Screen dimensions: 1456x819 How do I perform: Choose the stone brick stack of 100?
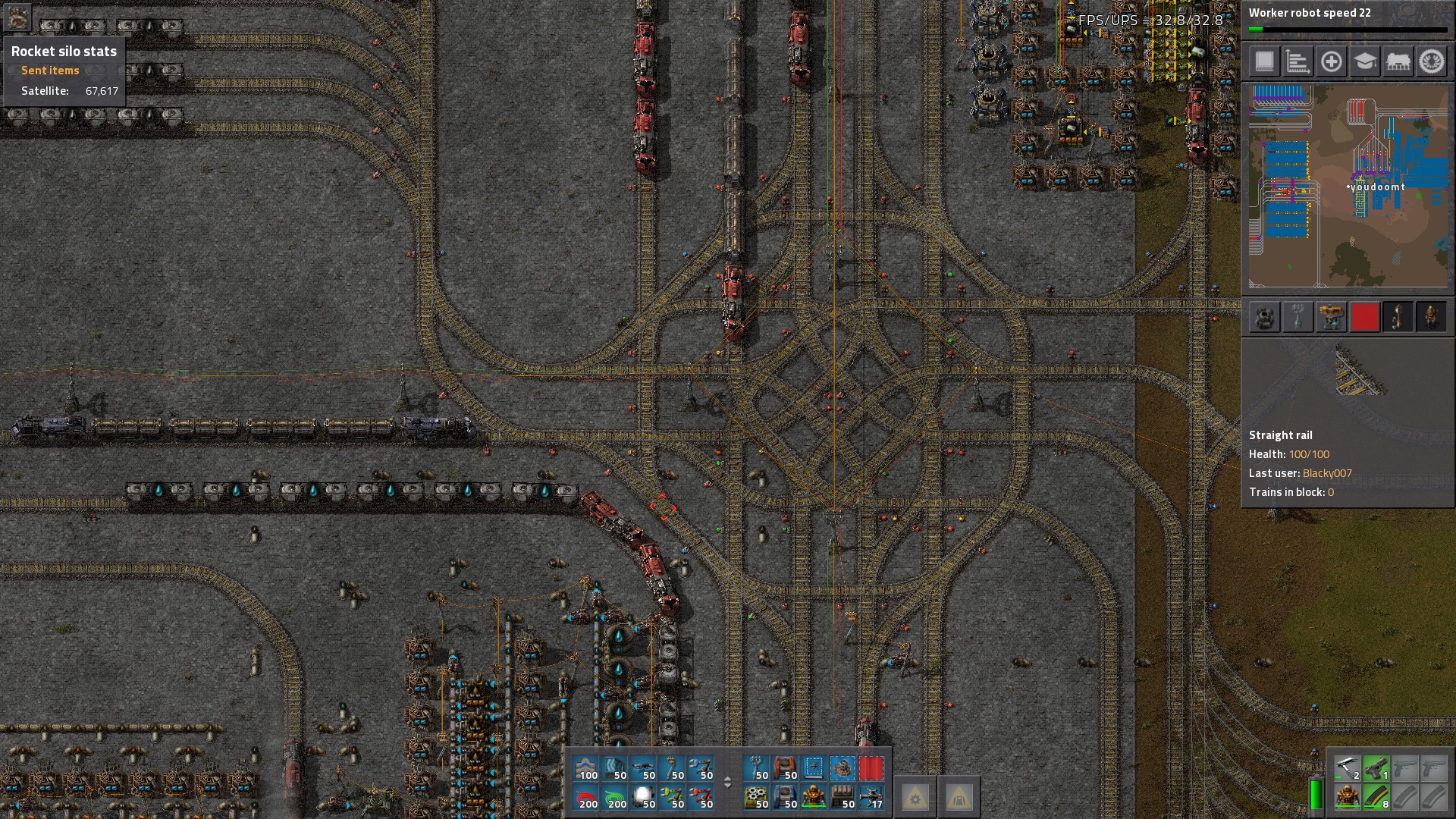[x=587, y=768]
